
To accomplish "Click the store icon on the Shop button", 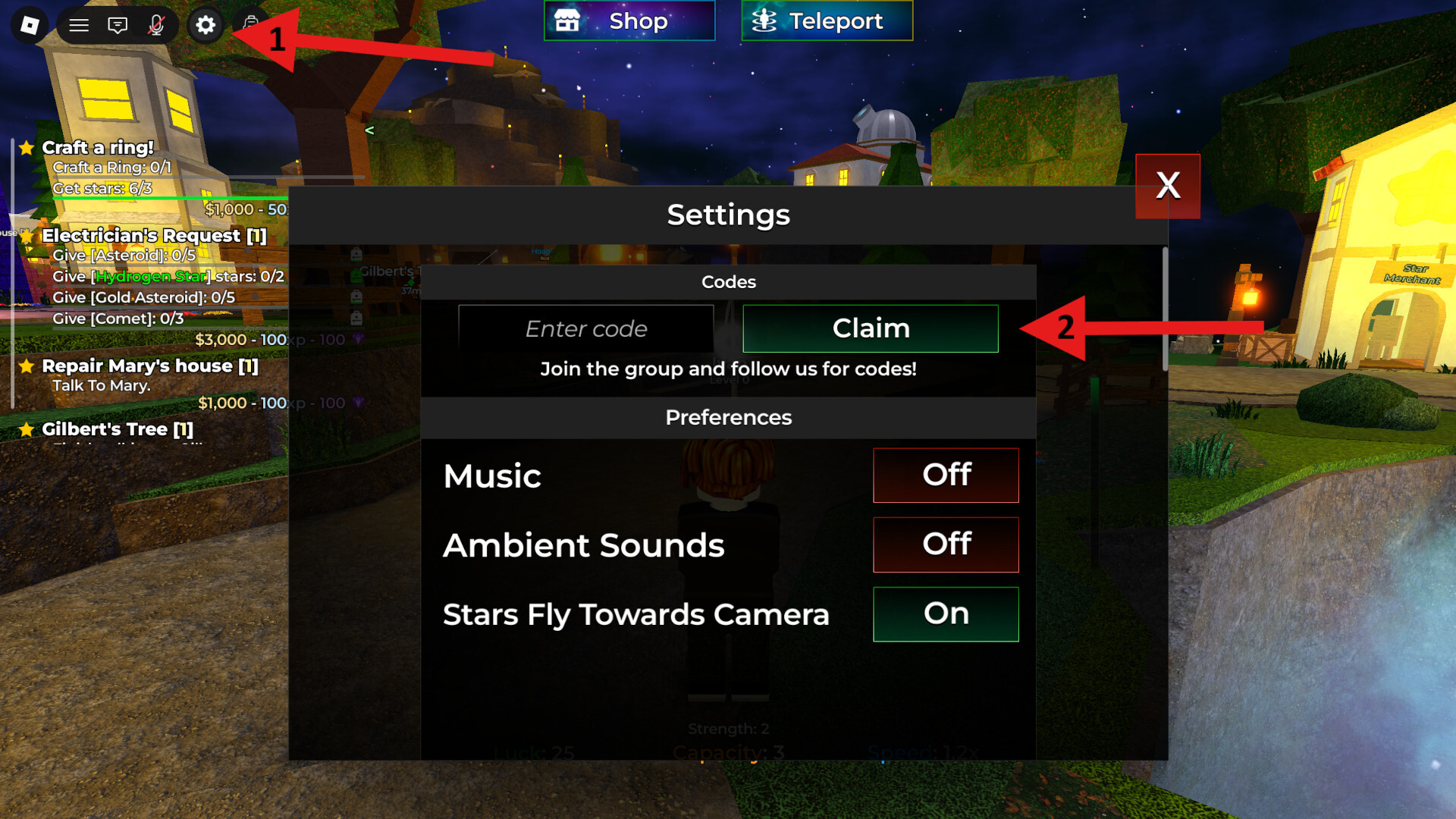I will pos(569,20).
